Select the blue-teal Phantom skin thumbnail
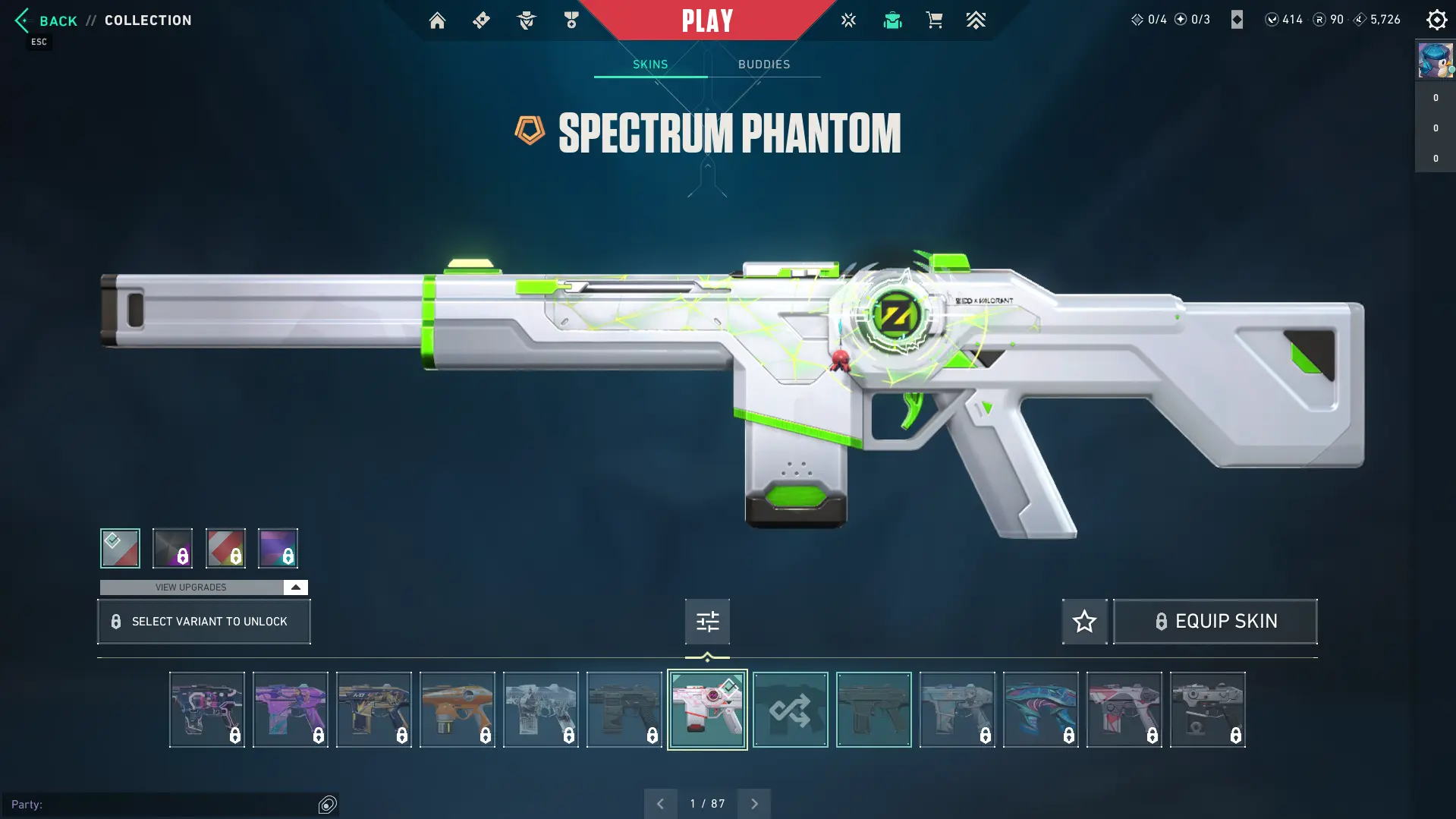Screen dimensions: 1456x819 pos(1040,710)
